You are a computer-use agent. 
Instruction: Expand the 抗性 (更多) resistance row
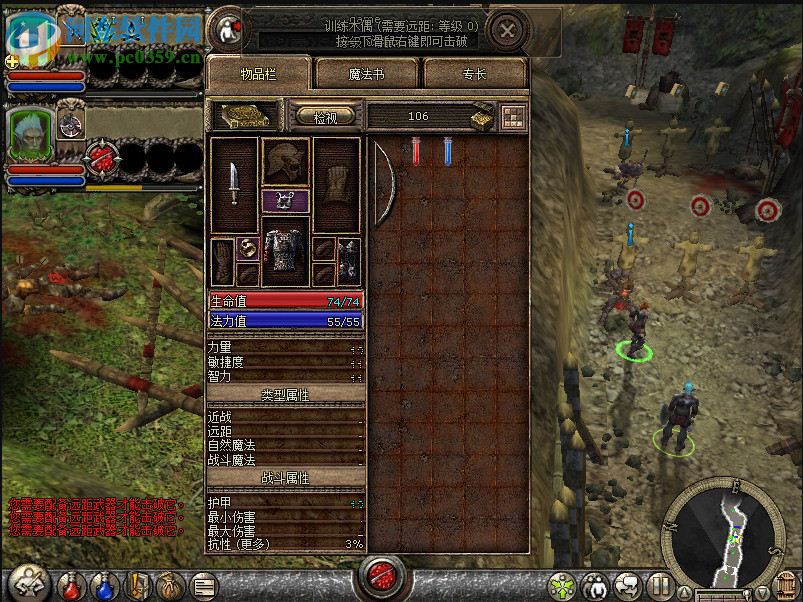coord(285,543)
